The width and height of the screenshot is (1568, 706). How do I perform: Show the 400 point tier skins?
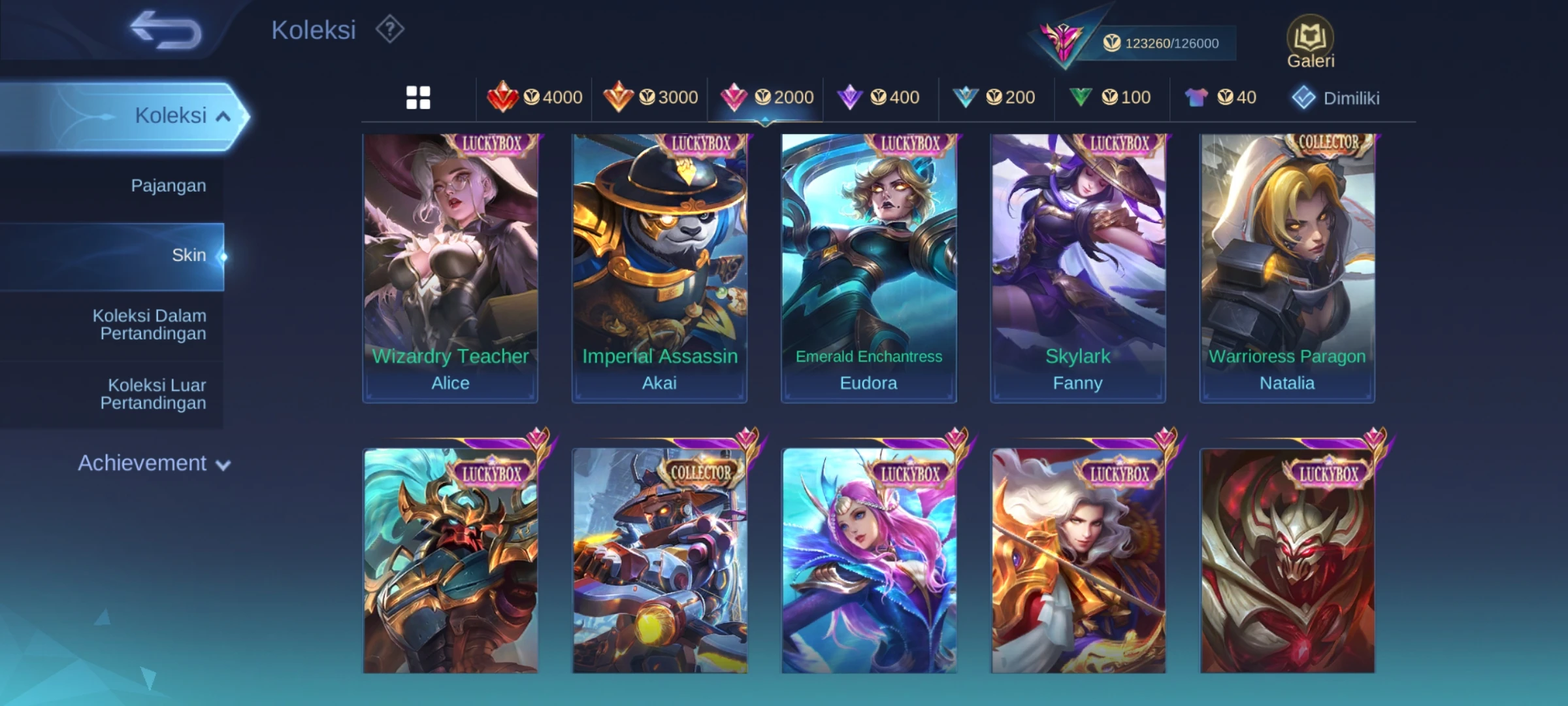coord(879,98)
